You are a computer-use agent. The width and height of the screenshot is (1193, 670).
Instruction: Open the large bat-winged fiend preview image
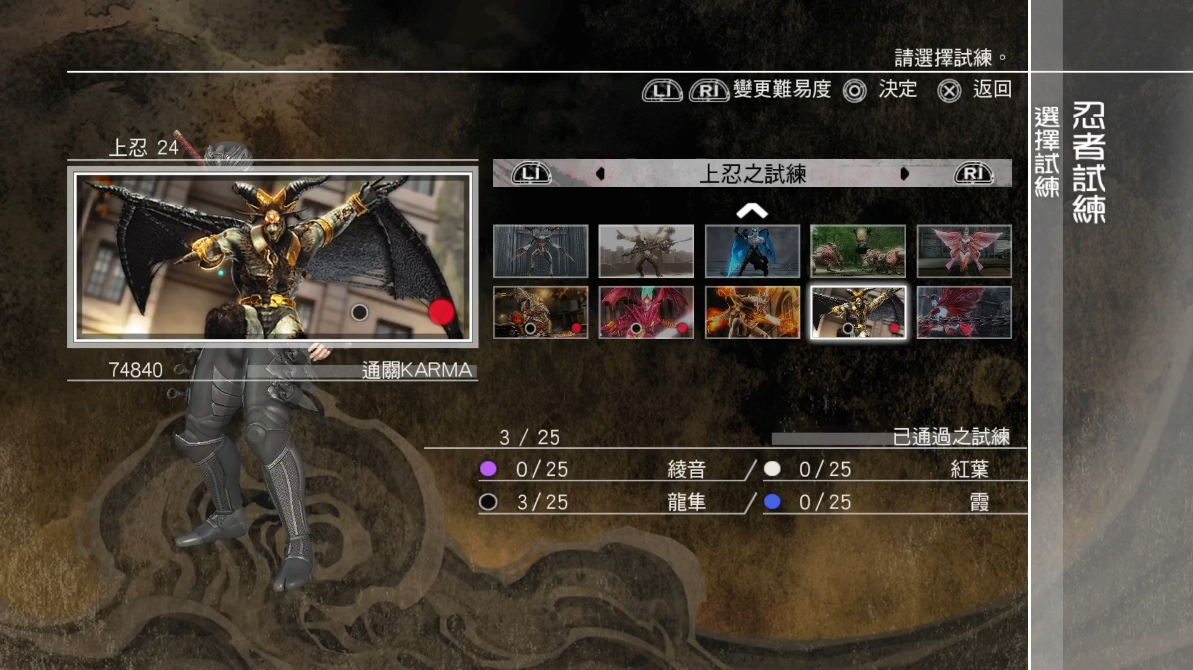tap(273, 257)
